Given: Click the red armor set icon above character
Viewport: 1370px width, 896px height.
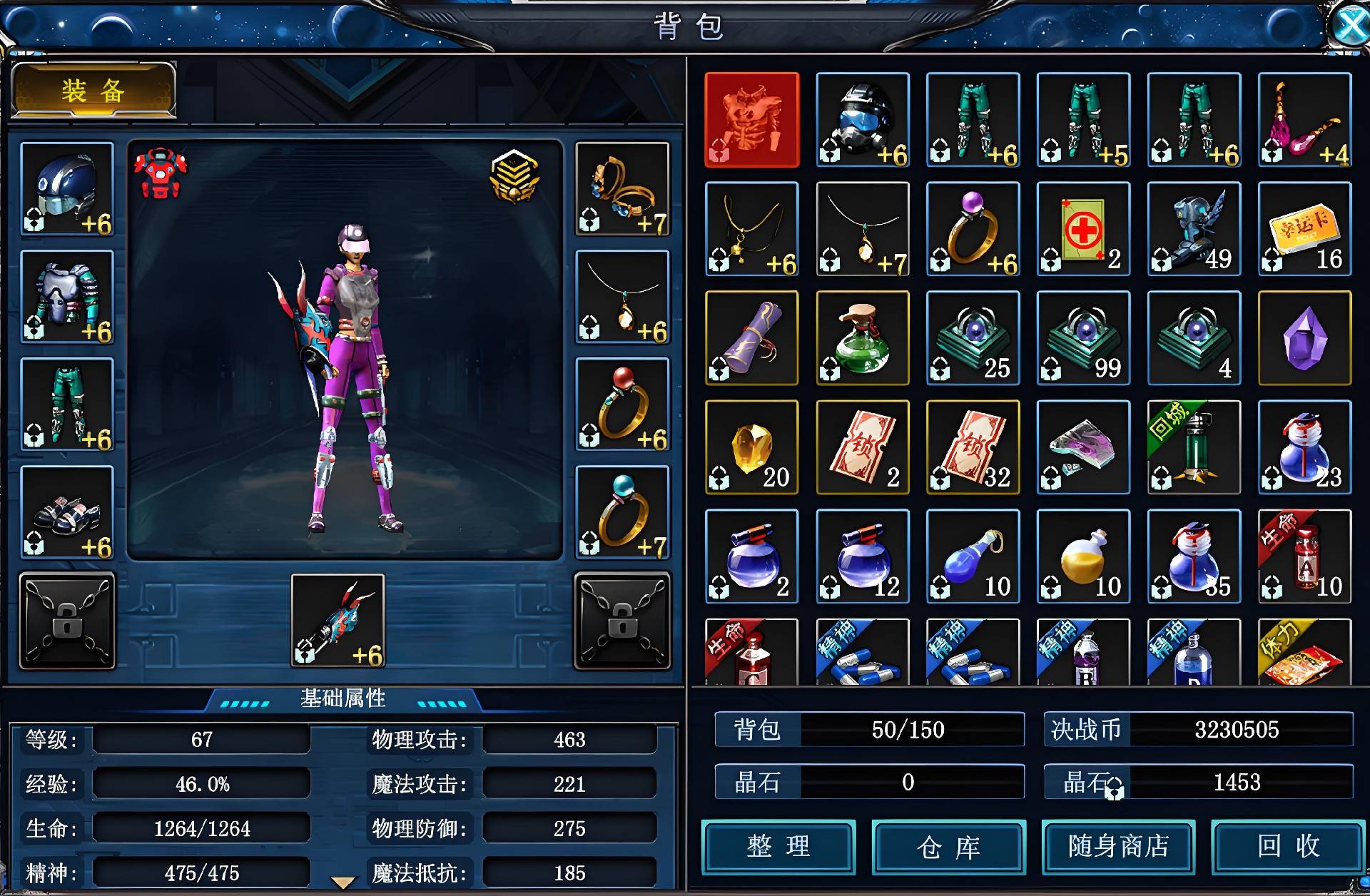Looking at the screenshot, I should pyautogui.click(x=160, y=173).
